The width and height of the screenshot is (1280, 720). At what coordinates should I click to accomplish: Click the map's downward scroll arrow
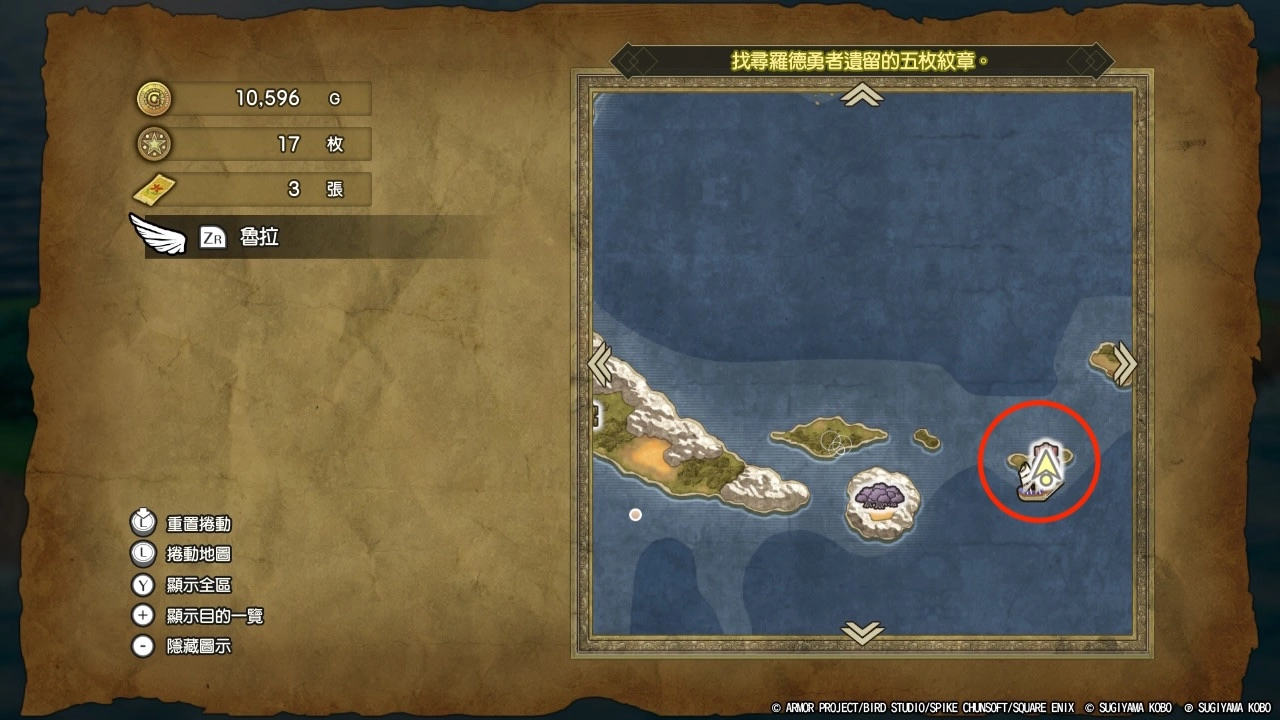pyautogui.click(x=862, y=632)
